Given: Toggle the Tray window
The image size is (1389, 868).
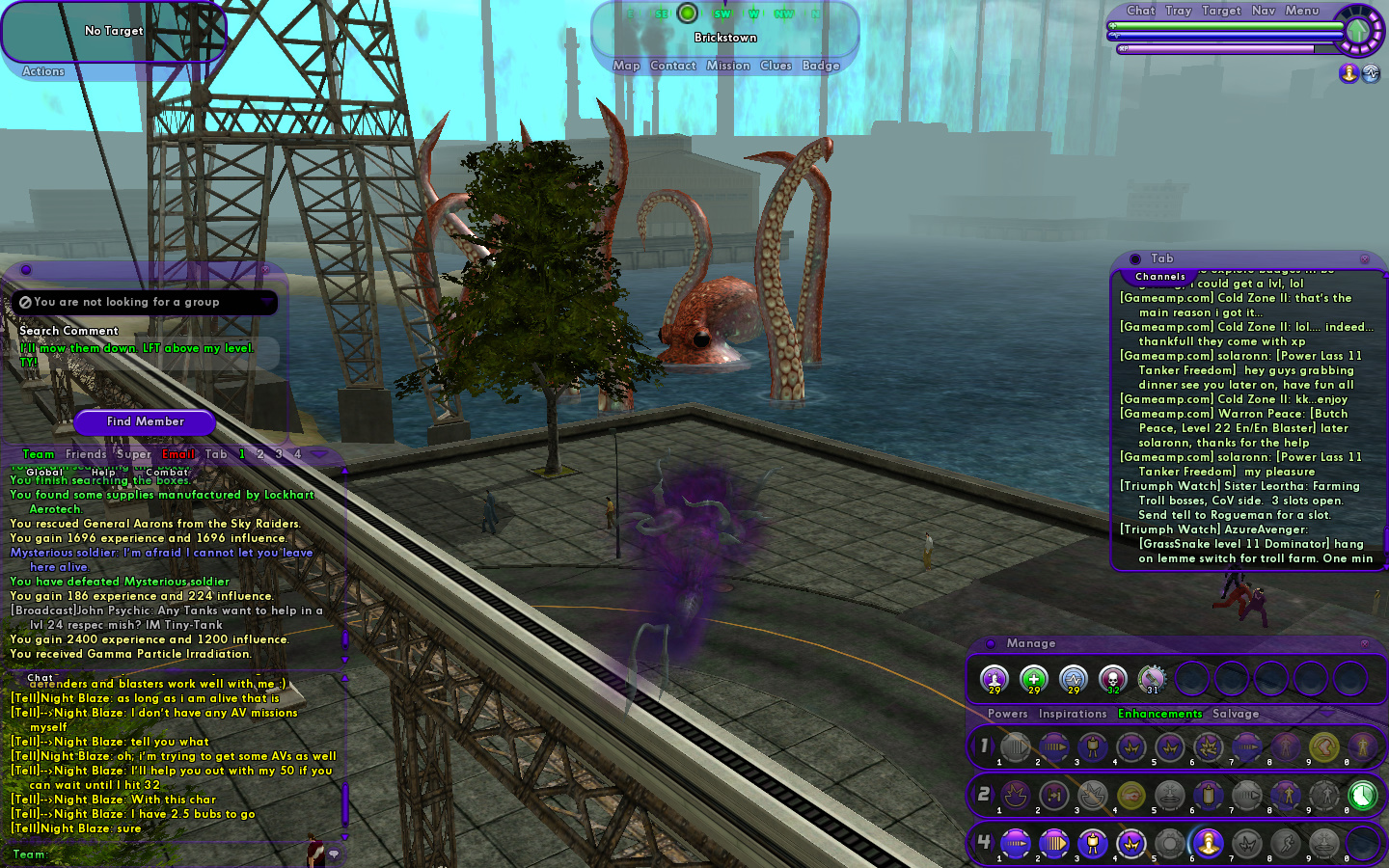Looking at the screenshot, I should [1178, 11].
